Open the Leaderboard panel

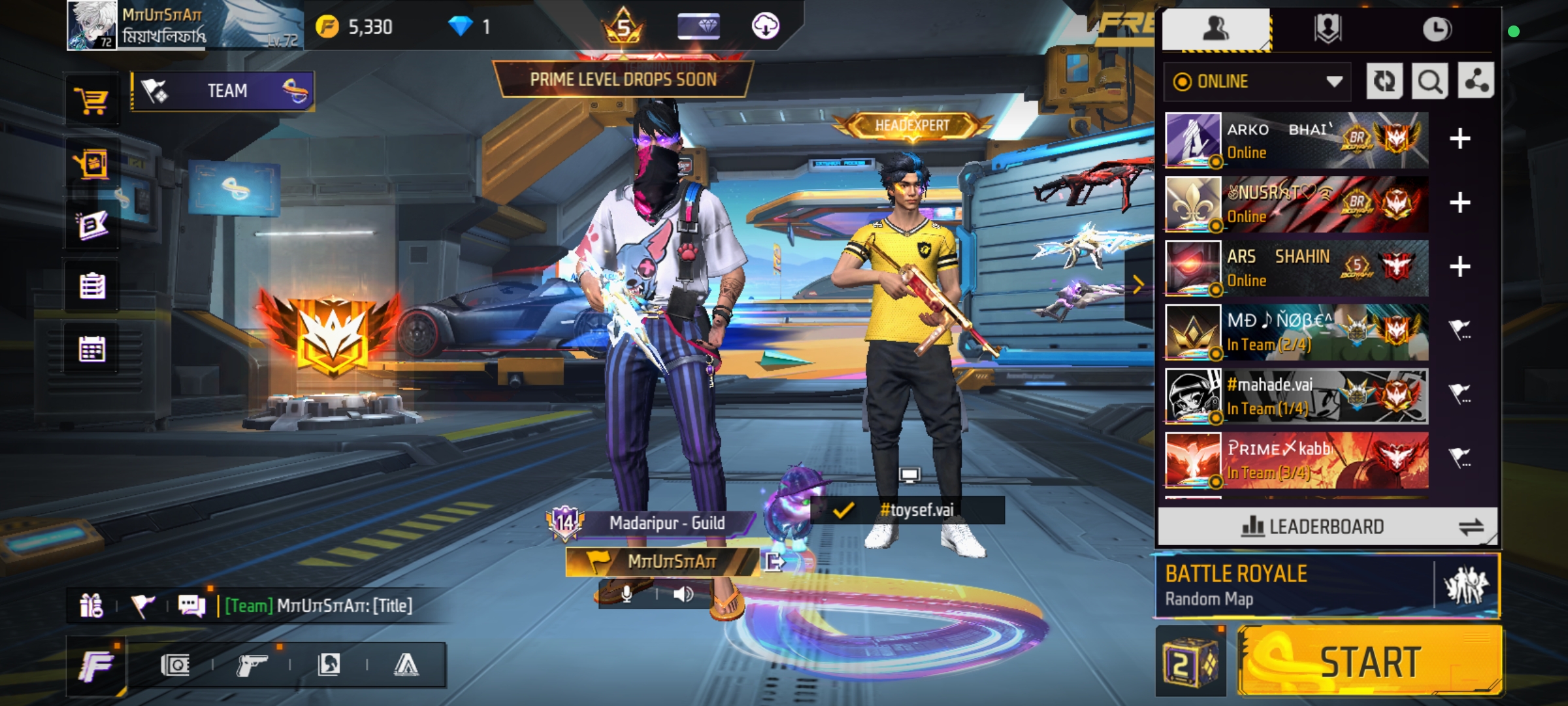(1326, 526)
